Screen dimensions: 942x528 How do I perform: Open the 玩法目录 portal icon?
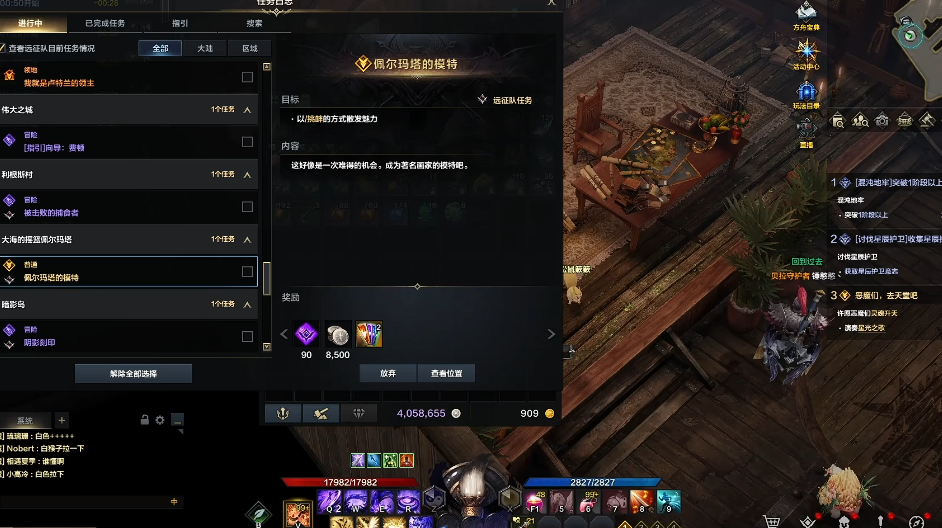[x=806, y=93]
